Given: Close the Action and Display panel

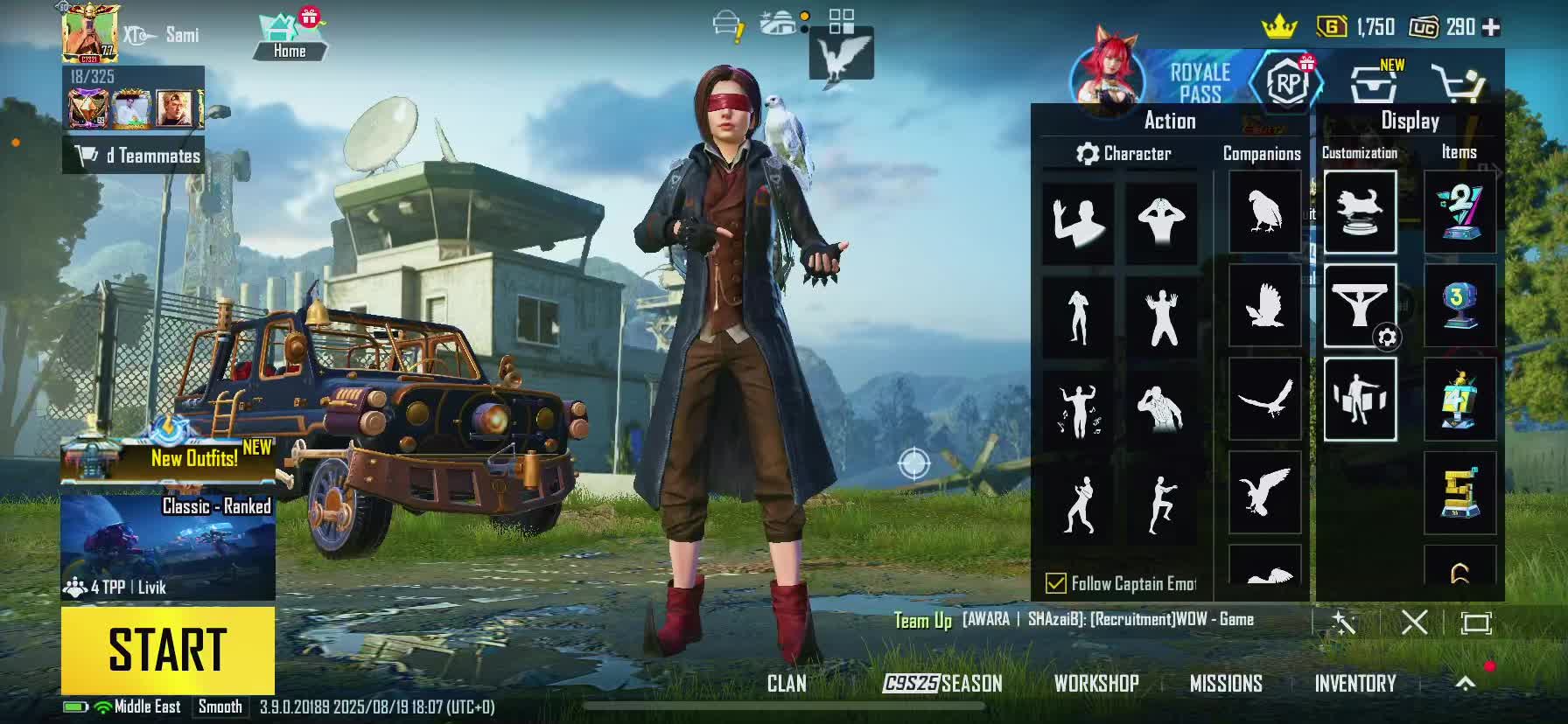Looking at the screenshot, I should tap(1414, 623).
